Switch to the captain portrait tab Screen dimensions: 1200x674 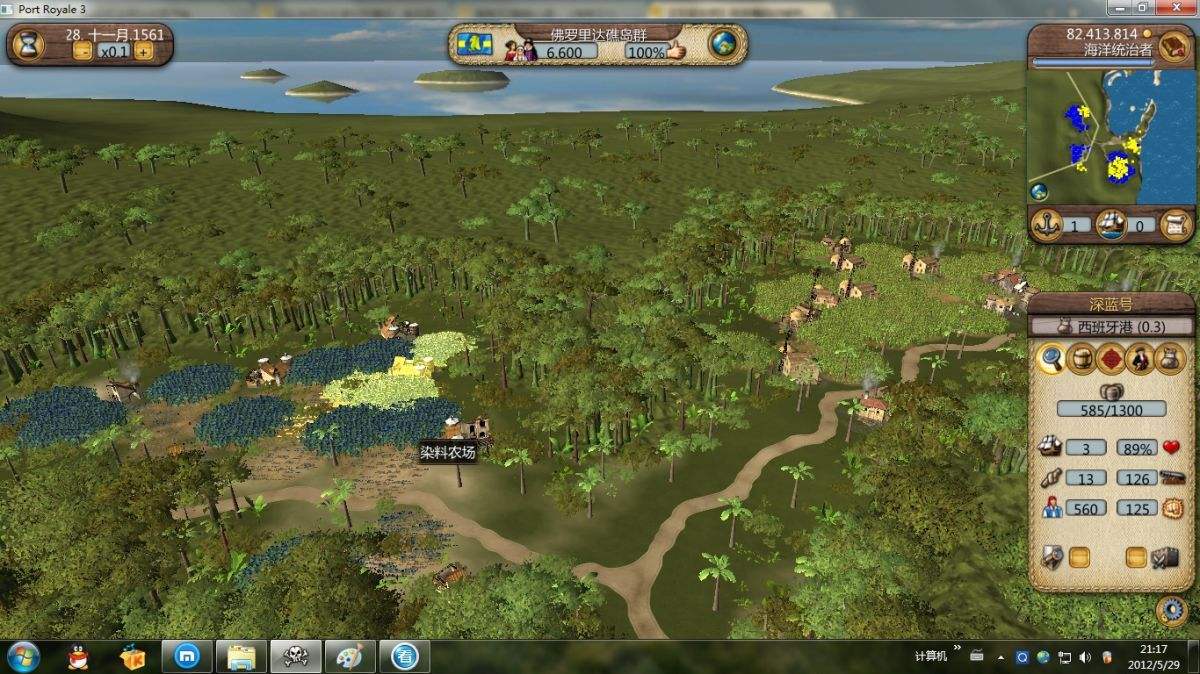coord(1141,358)
